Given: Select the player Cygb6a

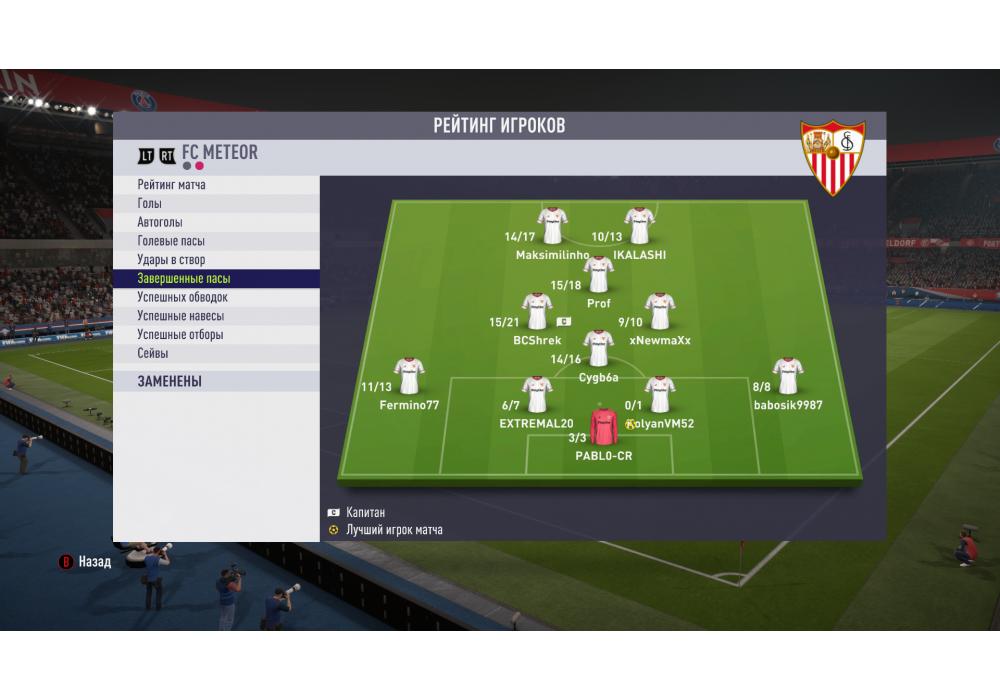Looking at the screenshot, I should (598, 348).
